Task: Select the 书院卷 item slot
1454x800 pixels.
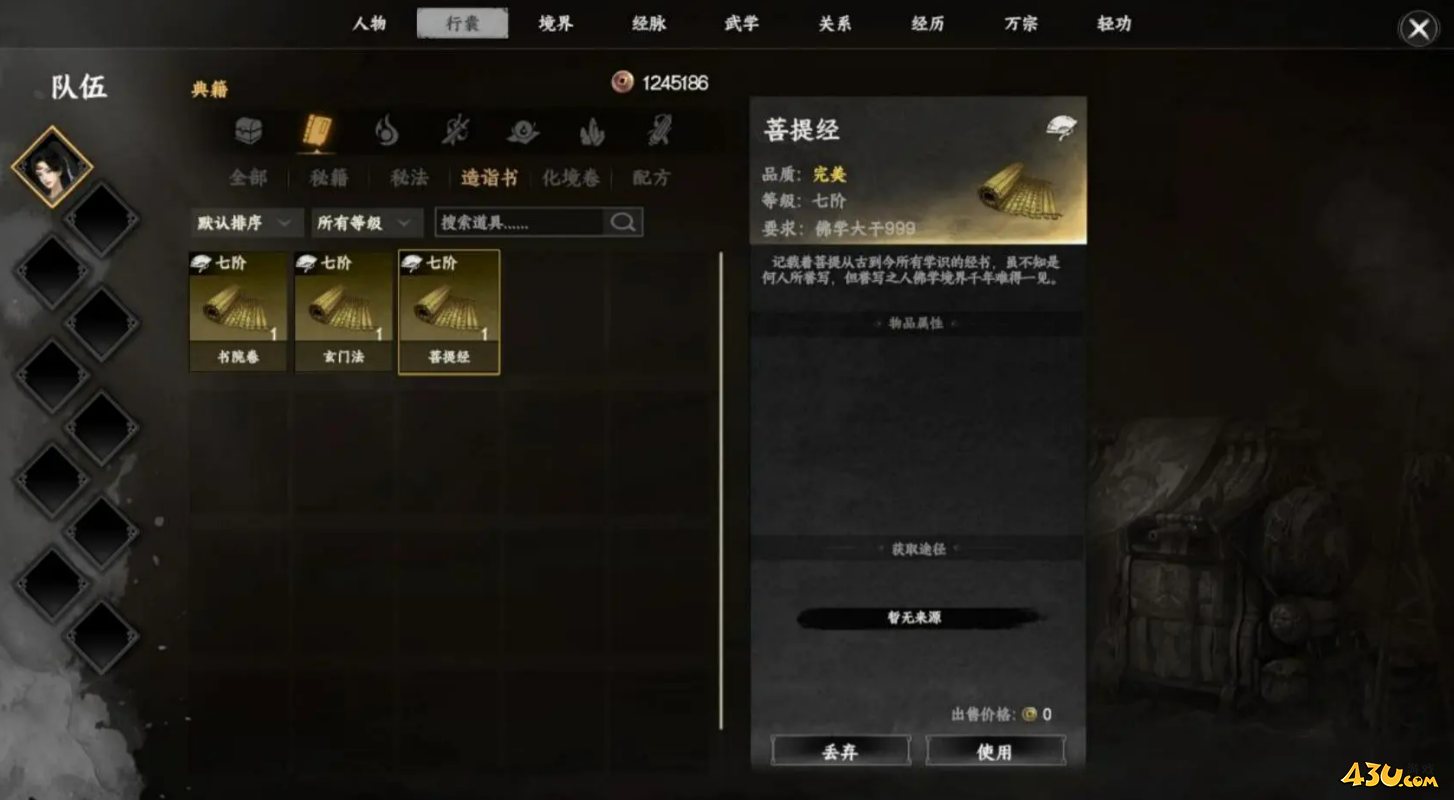Action: (x=237, y=310)
